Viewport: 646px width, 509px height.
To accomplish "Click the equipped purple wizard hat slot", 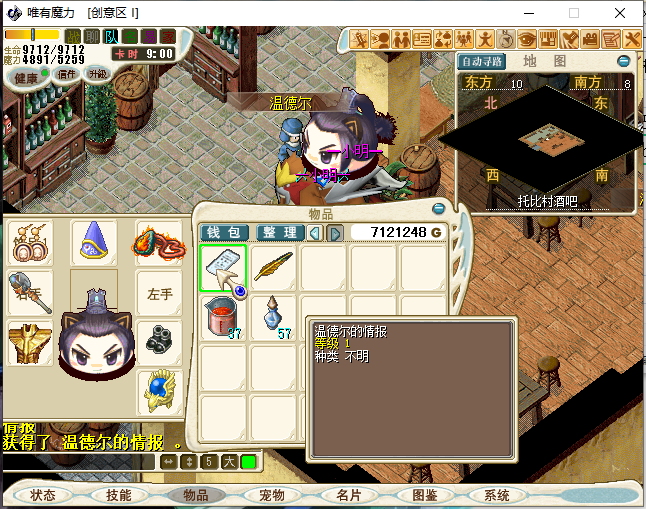I will (96, 243).
